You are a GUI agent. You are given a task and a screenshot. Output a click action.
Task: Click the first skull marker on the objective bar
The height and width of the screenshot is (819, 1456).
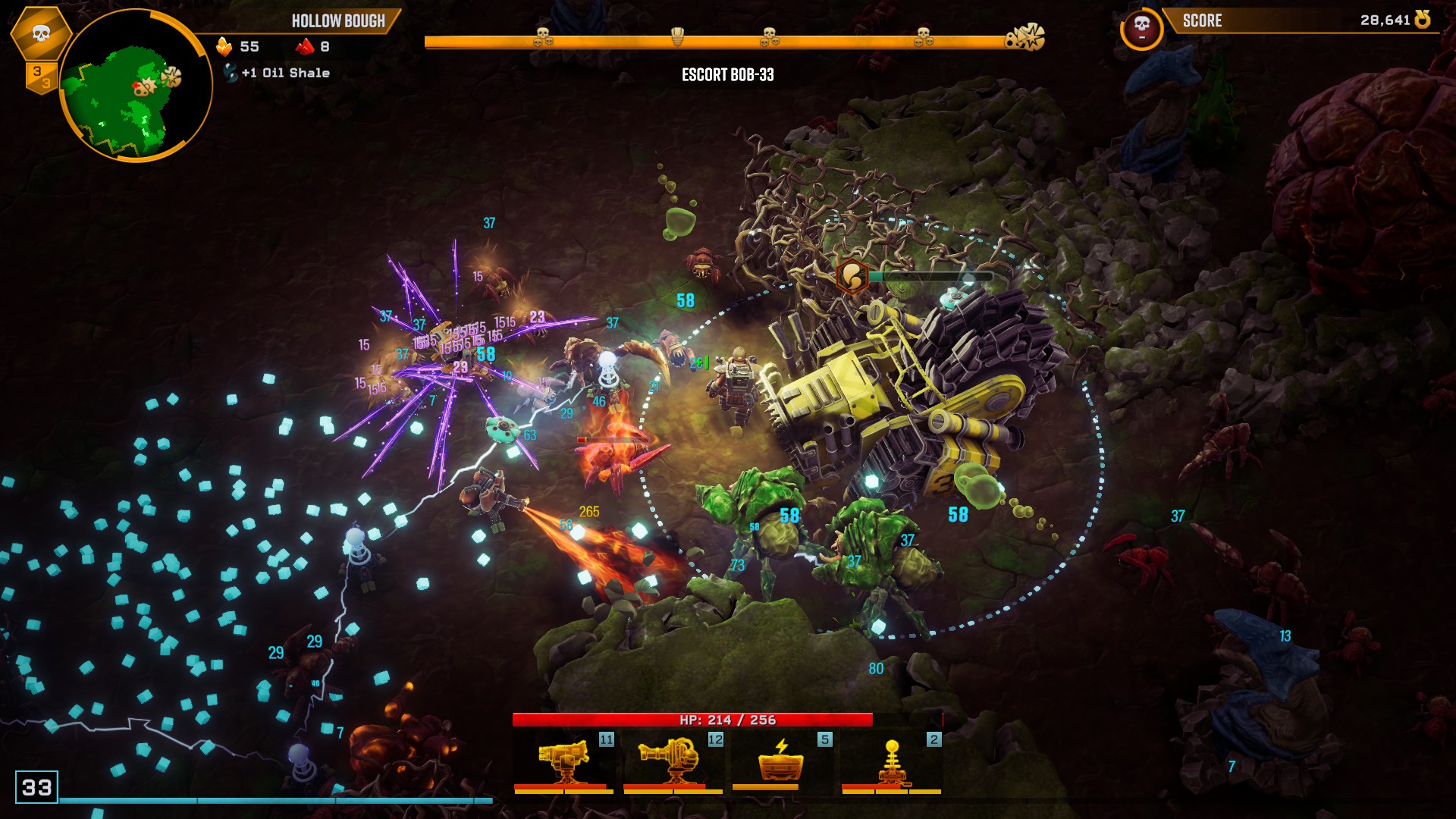[x=541, y=33]
